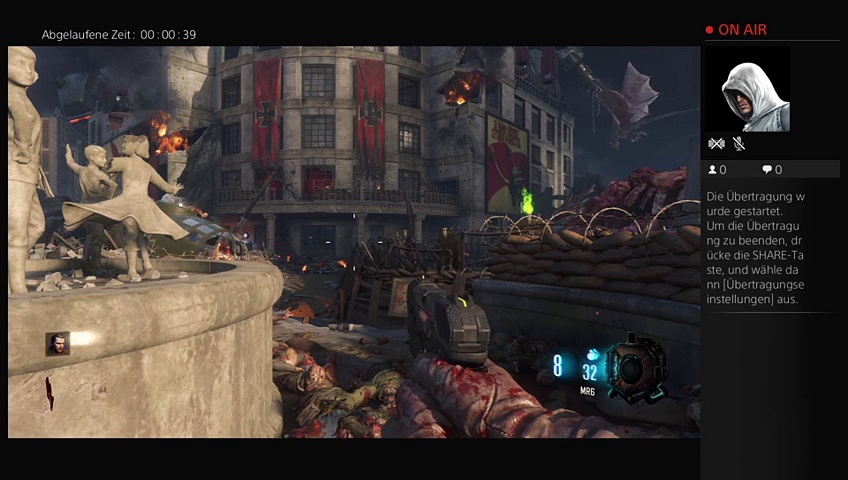The image size is (848, 480).
Task: Open the broadcast comments bubble icon
Action: coord(767,170)
